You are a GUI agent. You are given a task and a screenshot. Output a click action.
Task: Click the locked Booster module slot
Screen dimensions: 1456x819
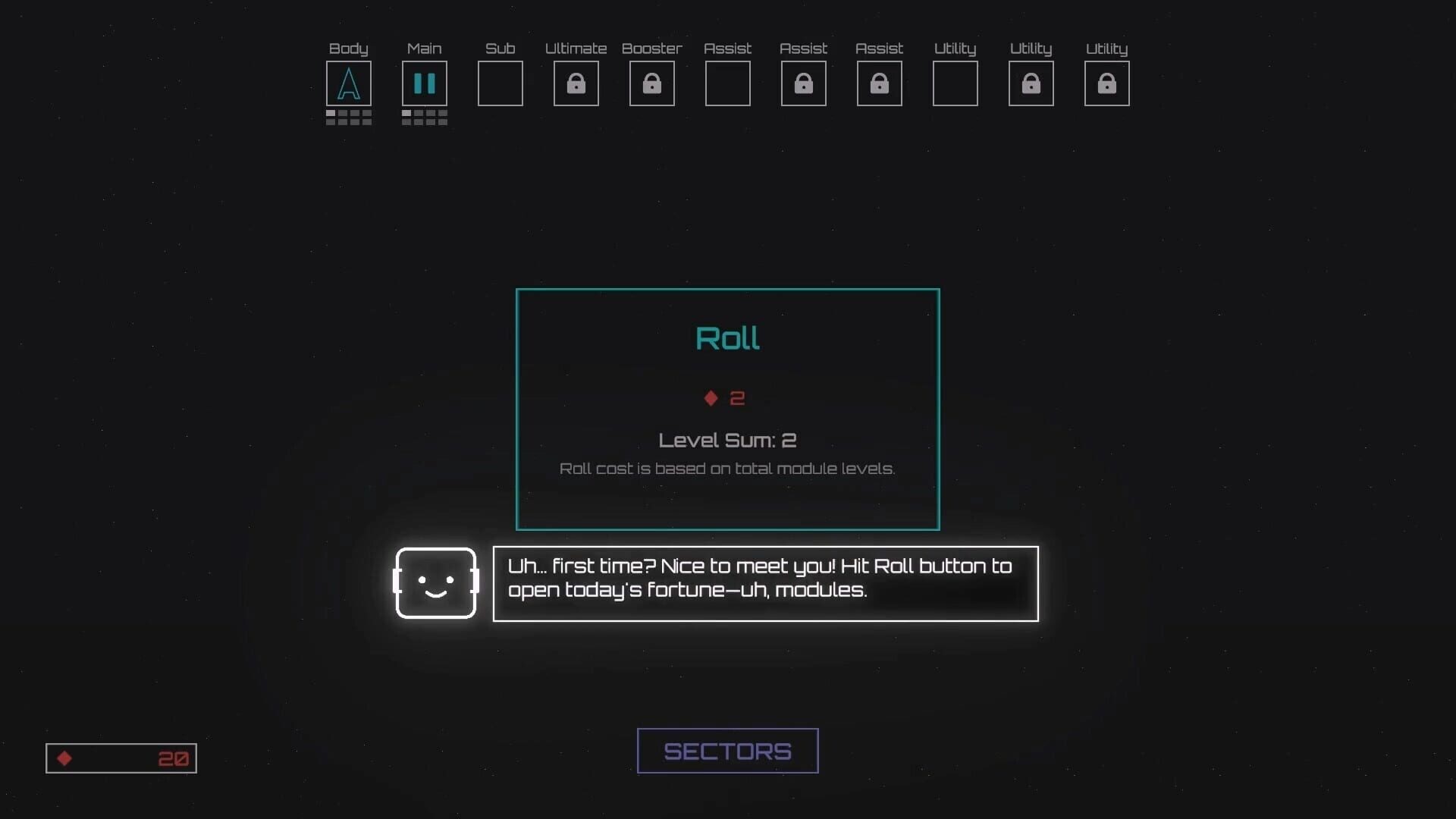(x=652, y=83)
